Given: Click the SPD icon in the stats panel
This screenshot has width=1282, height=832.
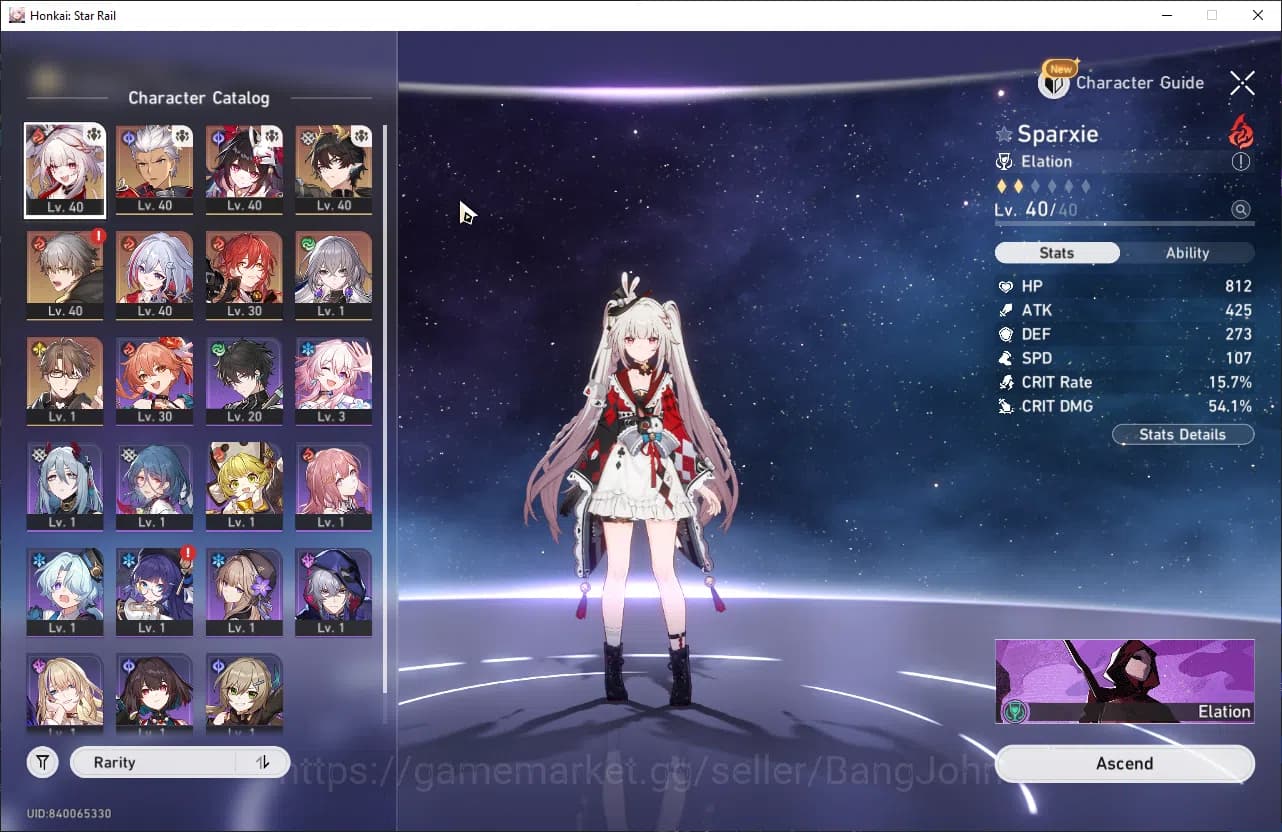Looking at the screenshot, I should click(1007, 358).
